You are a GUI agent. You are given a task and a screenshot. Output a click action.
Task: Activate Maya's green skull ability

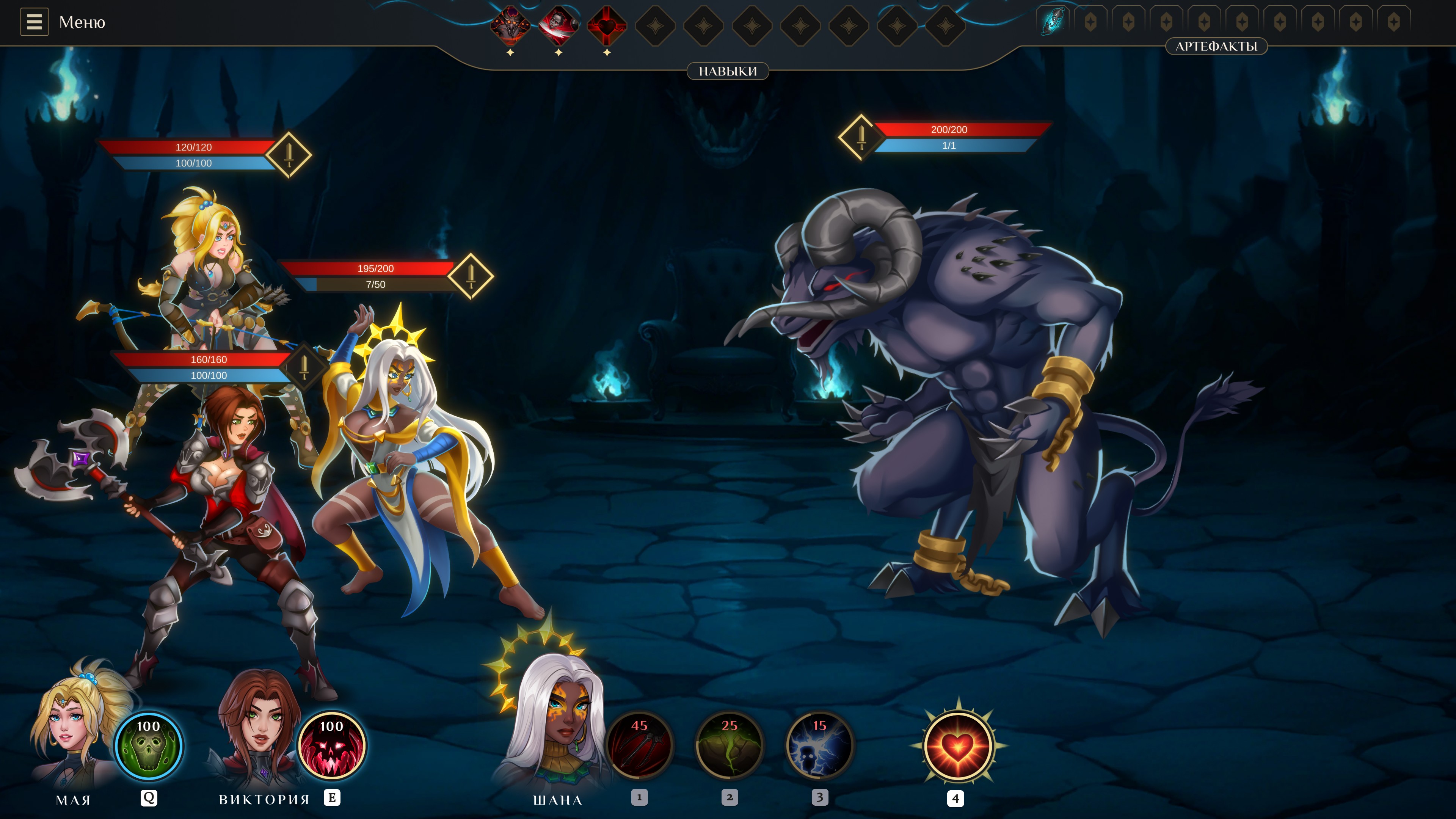tap(149, 746)
